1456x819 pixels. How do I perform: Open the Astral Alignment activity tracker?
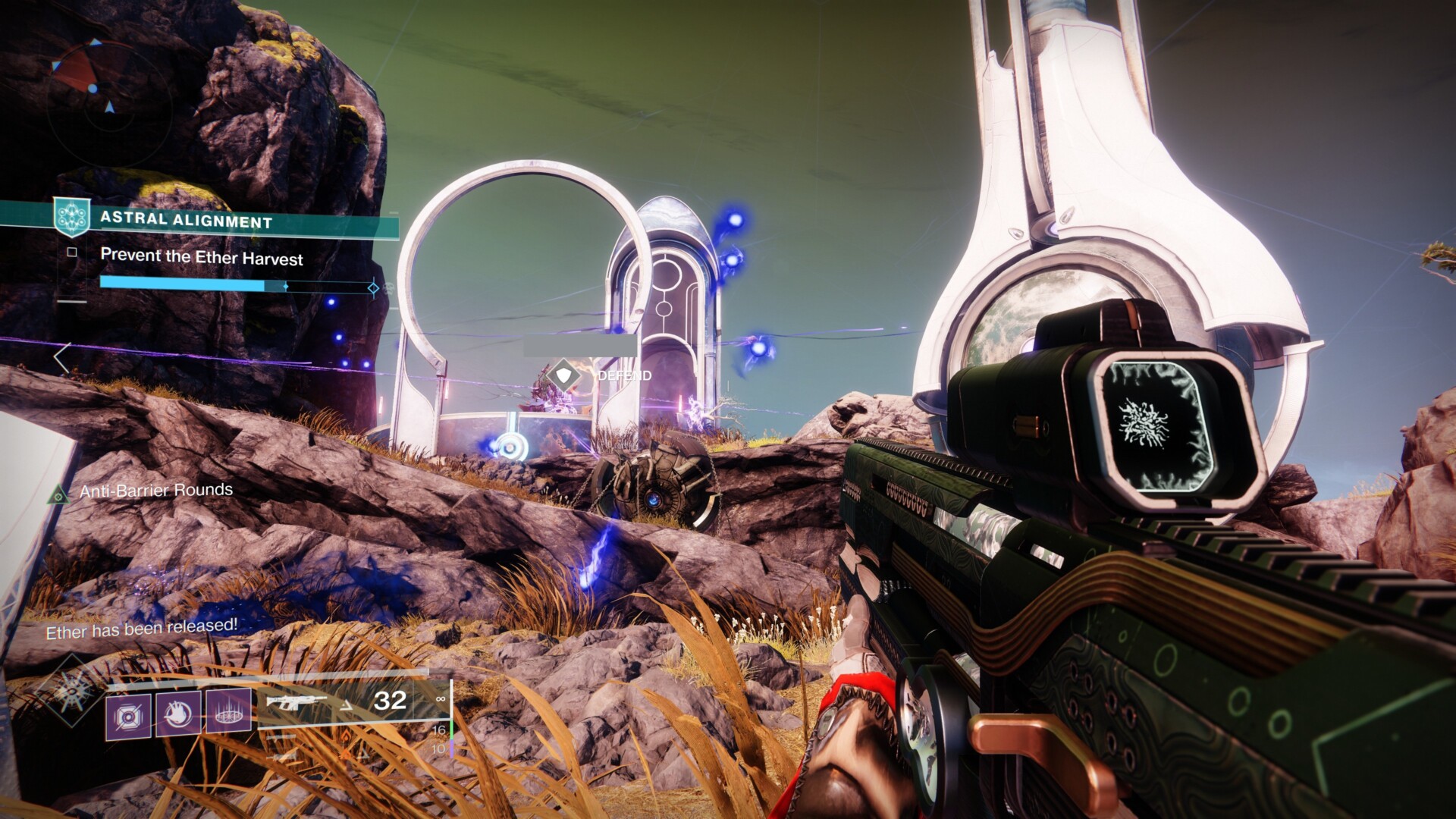click(x=186, y=221)
